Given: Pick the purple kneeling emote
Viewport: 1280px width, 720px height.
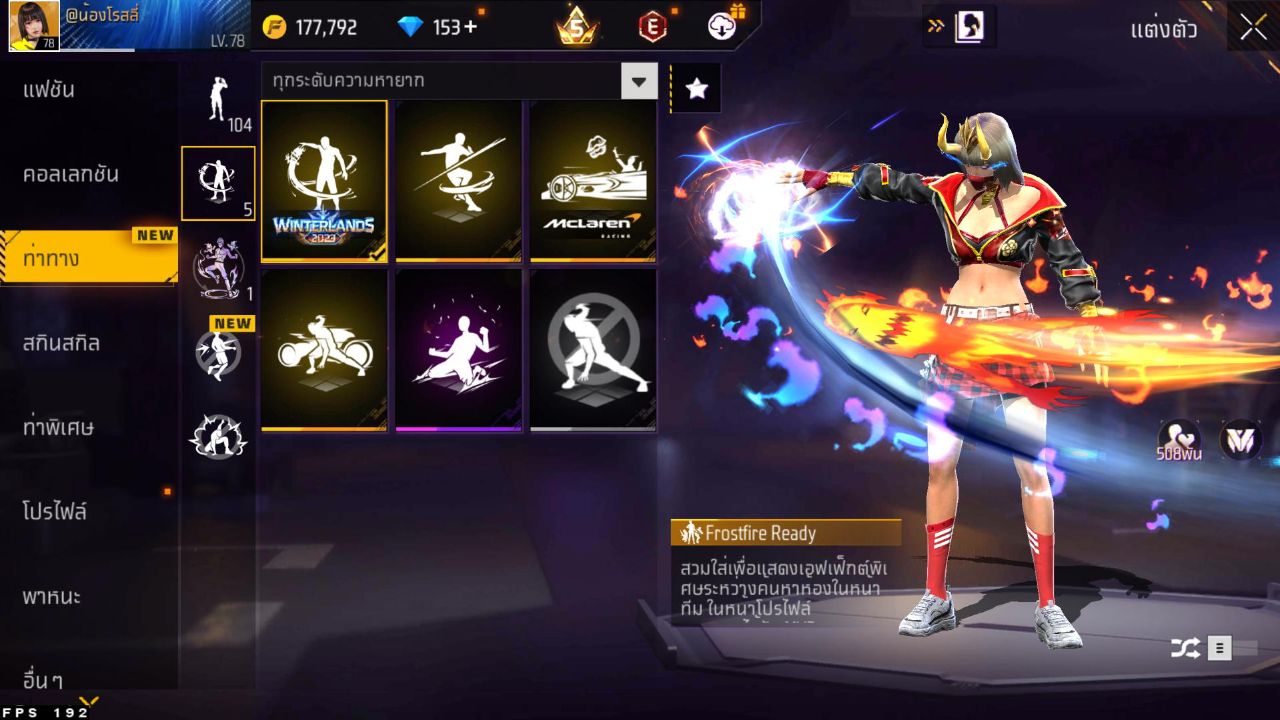Looking at the screenshot, I should click(x=458, y=350).
